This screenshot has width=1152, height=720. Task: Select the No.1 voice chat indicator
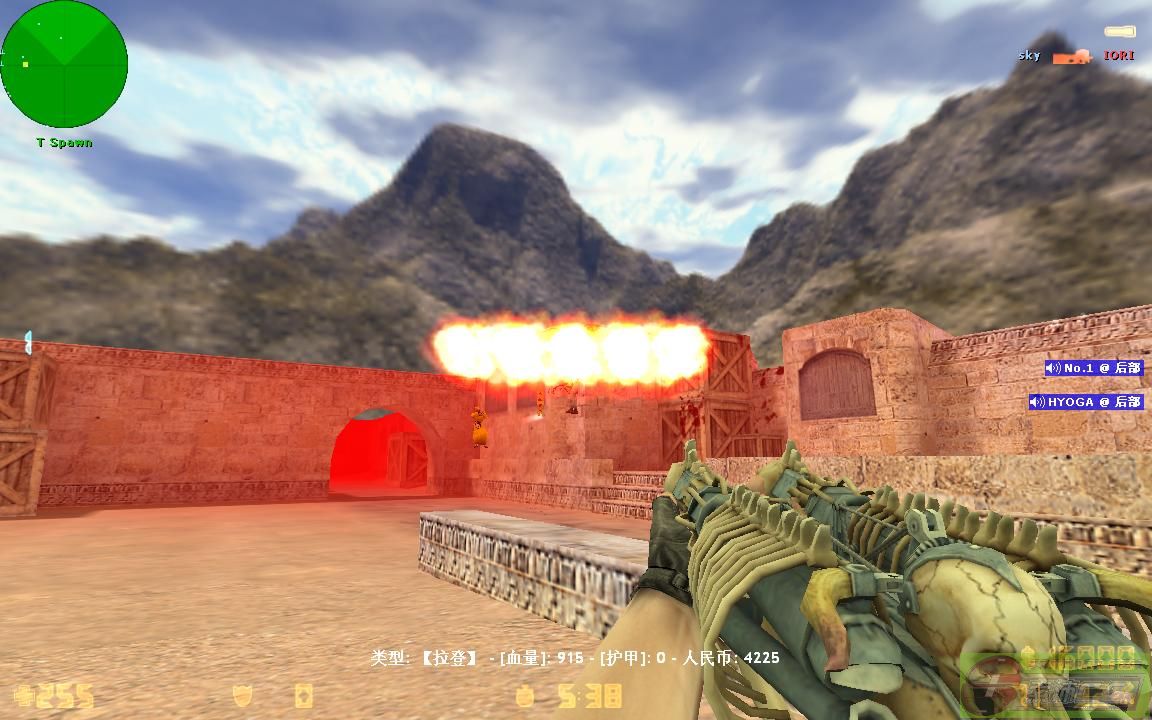click(x=1093, y=368)
